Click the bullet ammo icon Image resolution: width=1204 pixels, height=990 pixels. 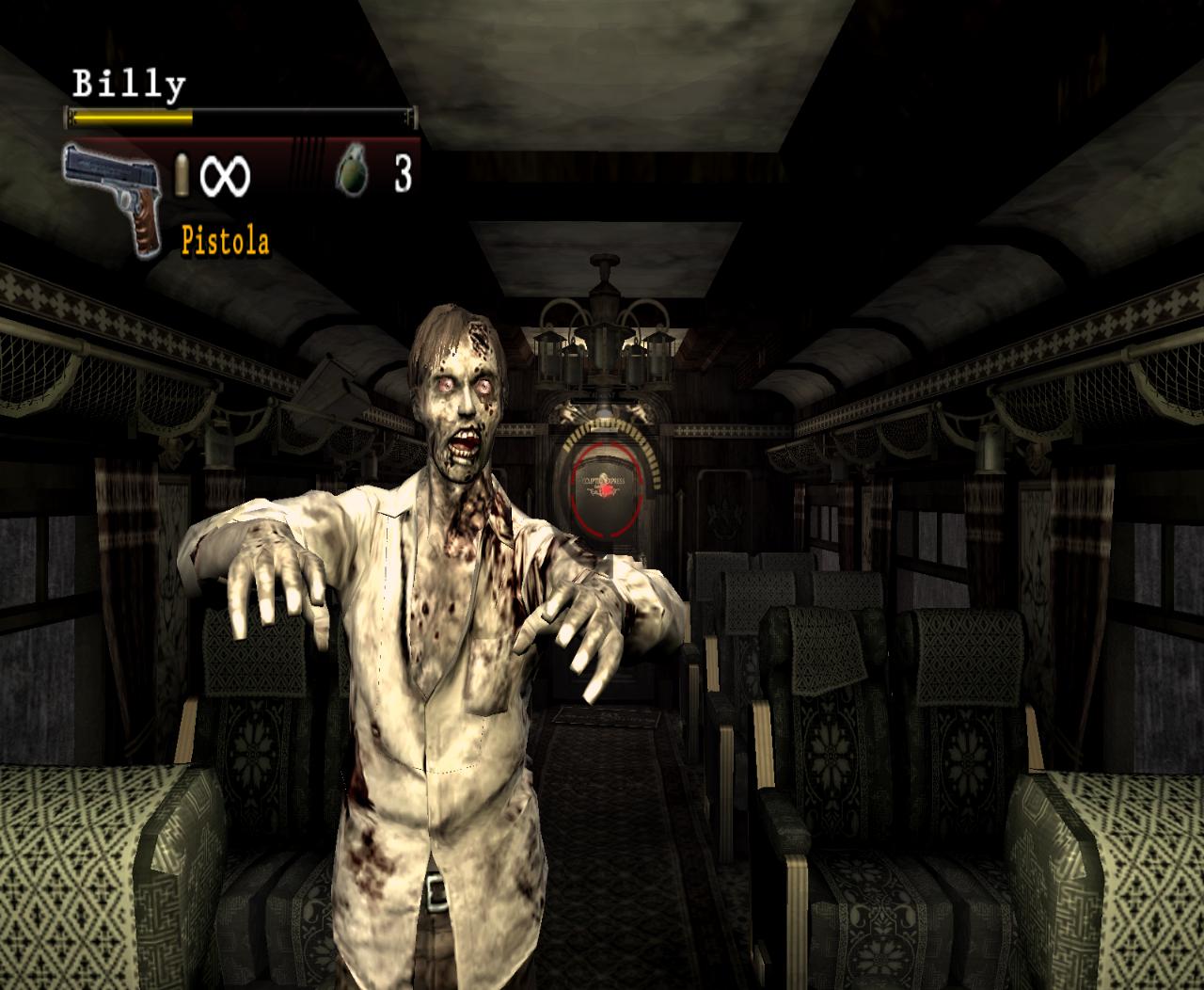point(184,175)
